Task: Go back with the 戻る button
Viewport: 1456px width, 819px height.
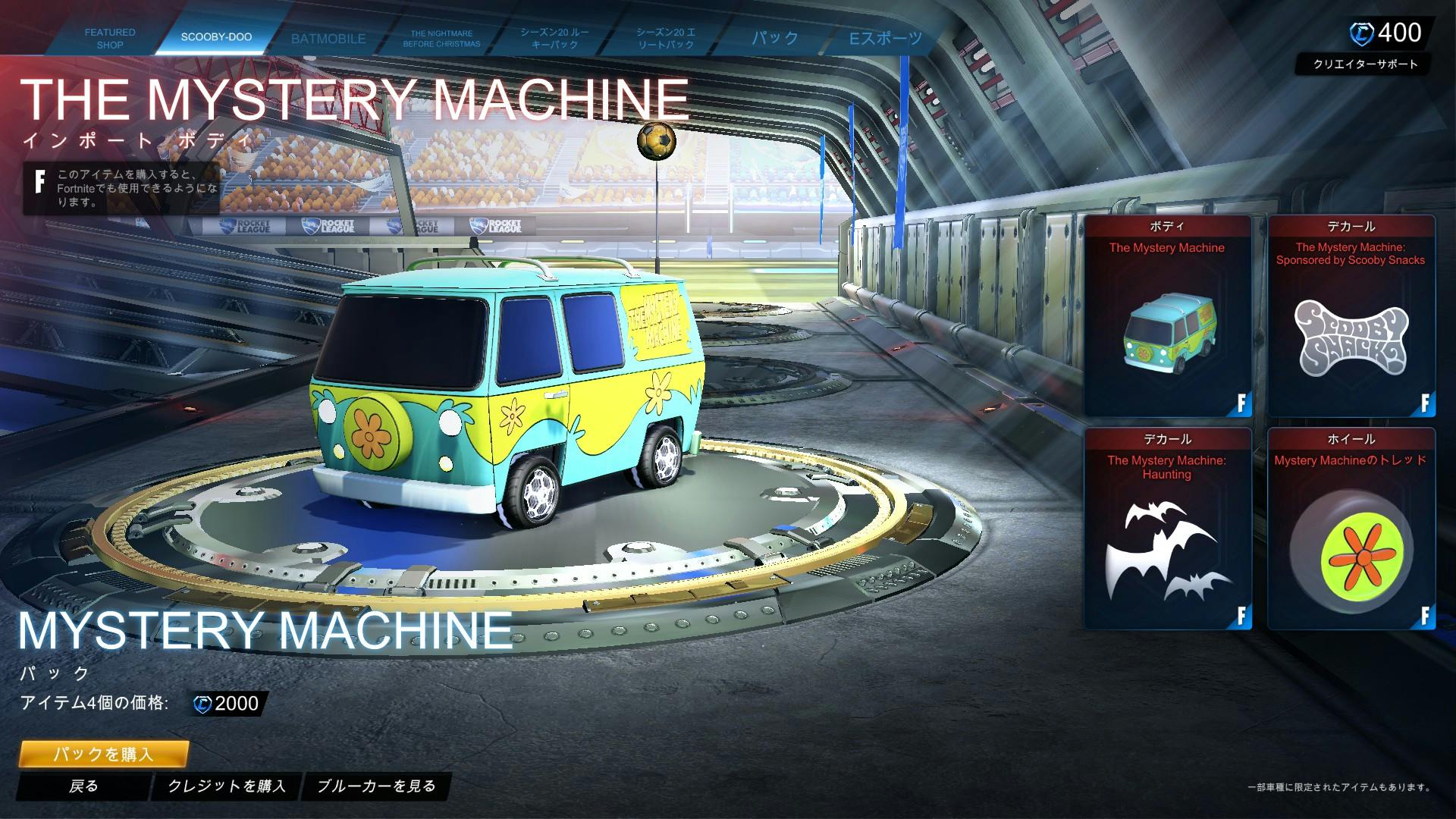Action: (x=83, y=786)
